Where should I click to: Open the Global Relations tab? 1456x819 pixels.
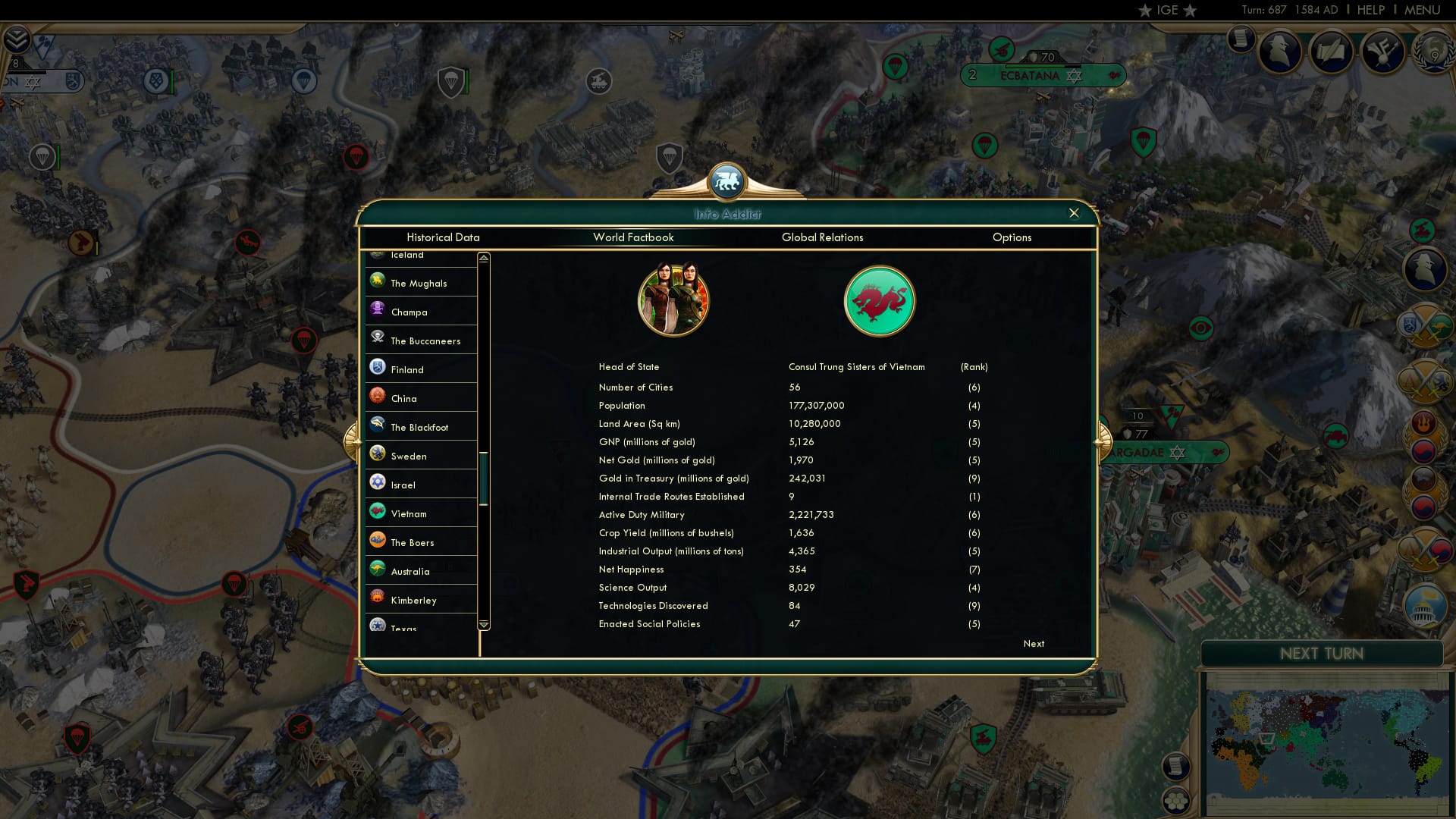[823, 237]
